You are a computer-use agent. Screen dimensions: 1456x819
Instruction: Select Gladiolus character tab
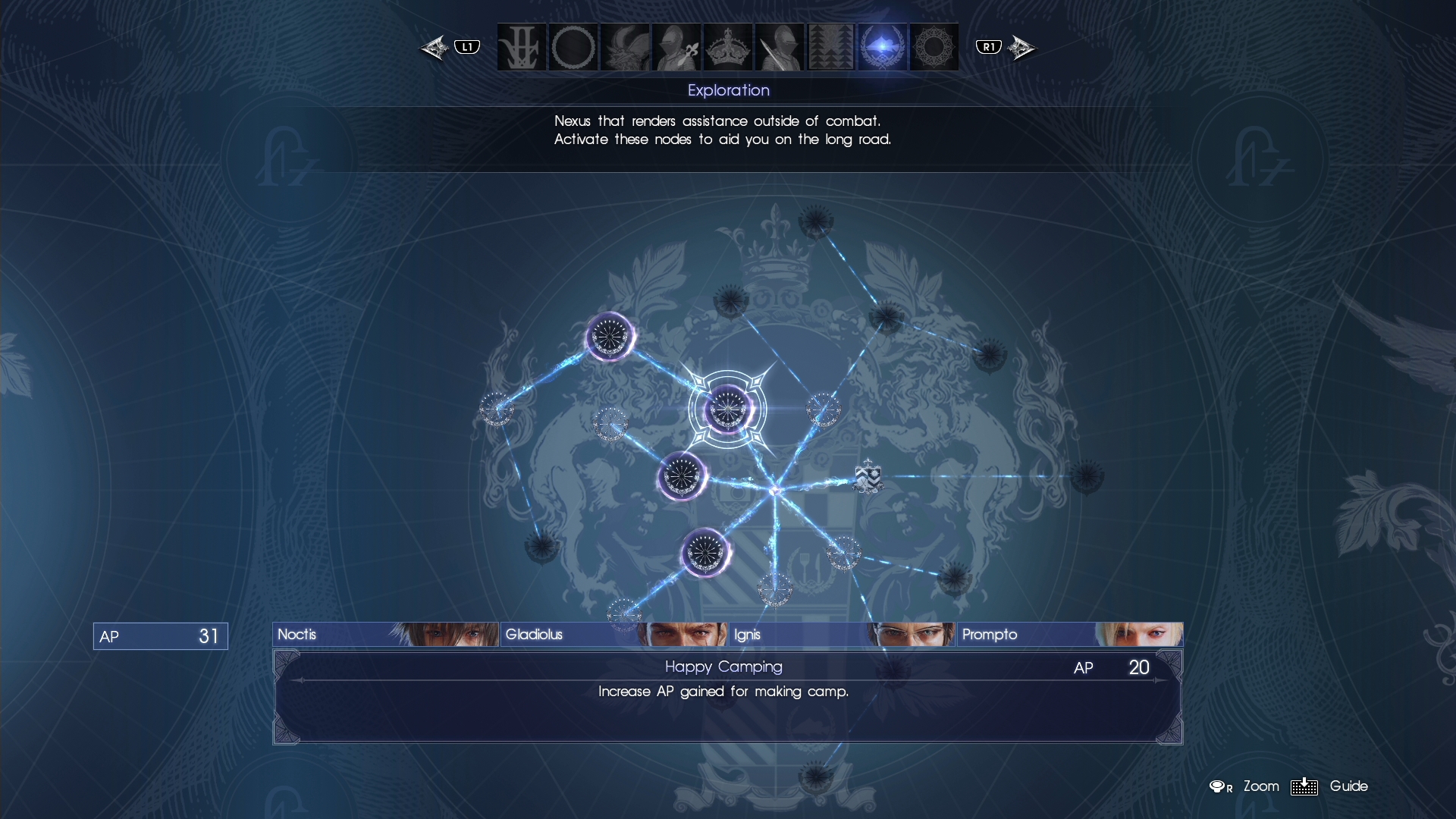click(613, 635)
